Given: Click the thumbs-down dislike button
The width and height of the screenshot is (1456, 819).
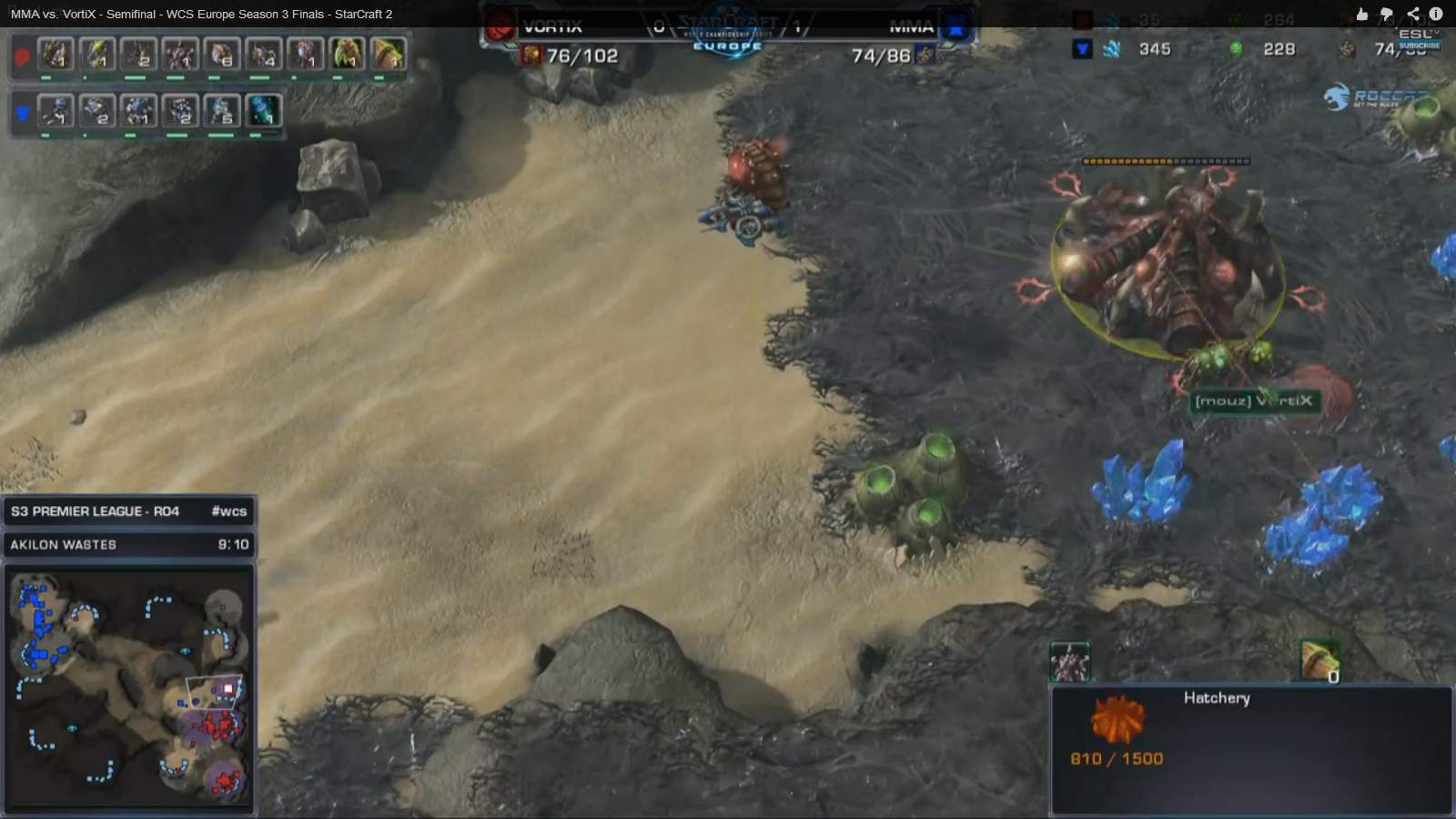Looking at the screenshot, I should click(x=1386, y=14).
